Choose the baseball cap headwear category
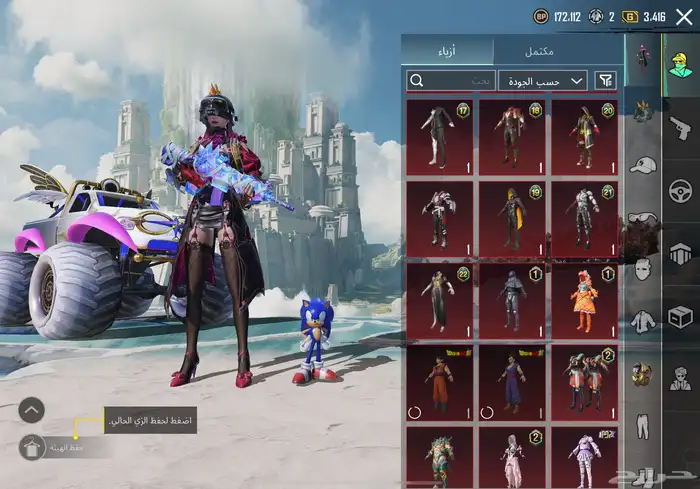The height and width of the screenshot is (489, 700). point(642,165)
